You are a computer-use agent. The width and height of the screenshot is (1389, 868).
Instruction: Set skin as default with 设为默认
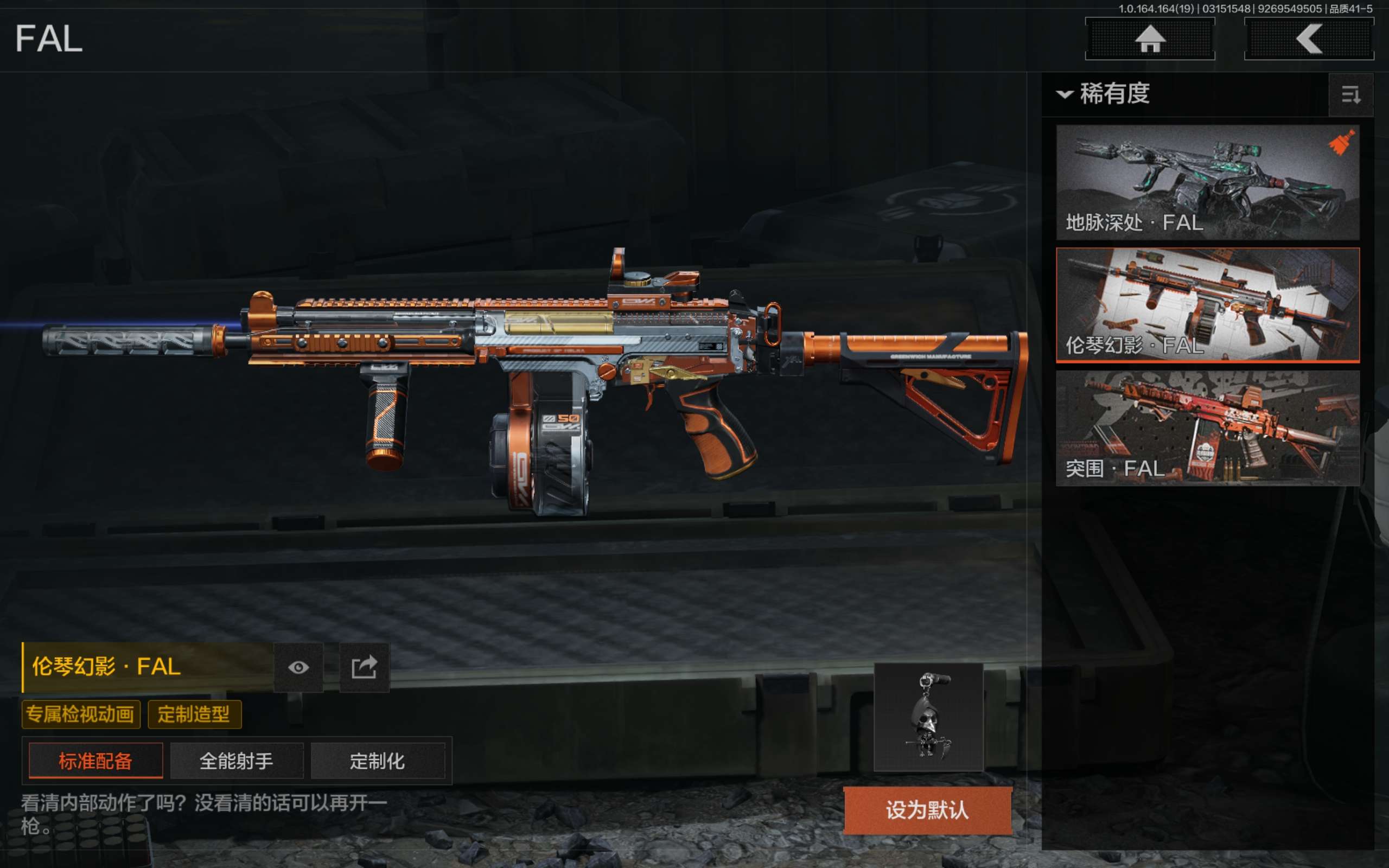coord(927,810)
